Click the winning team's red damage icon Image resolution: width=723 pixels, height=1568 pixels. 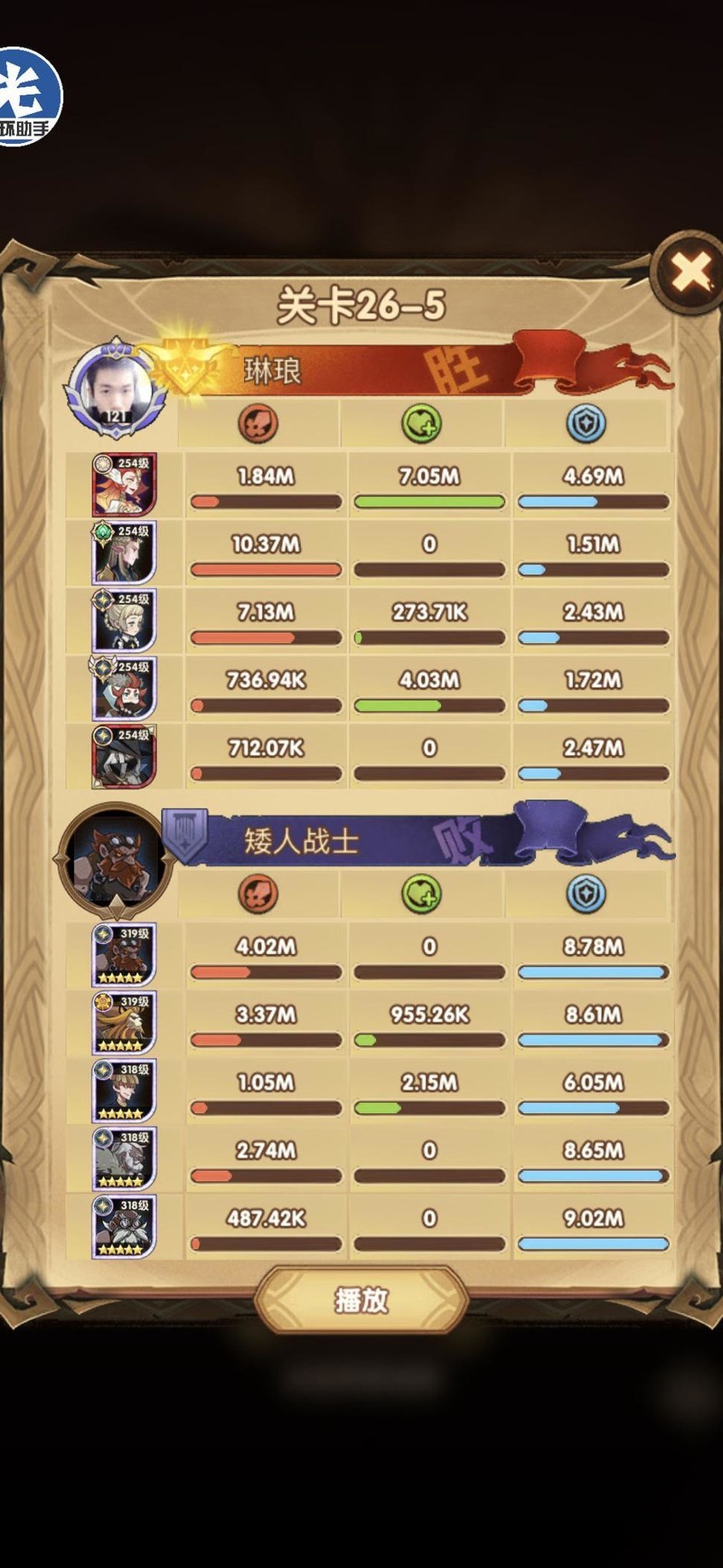pyautogui.click(x=258, y=423)
